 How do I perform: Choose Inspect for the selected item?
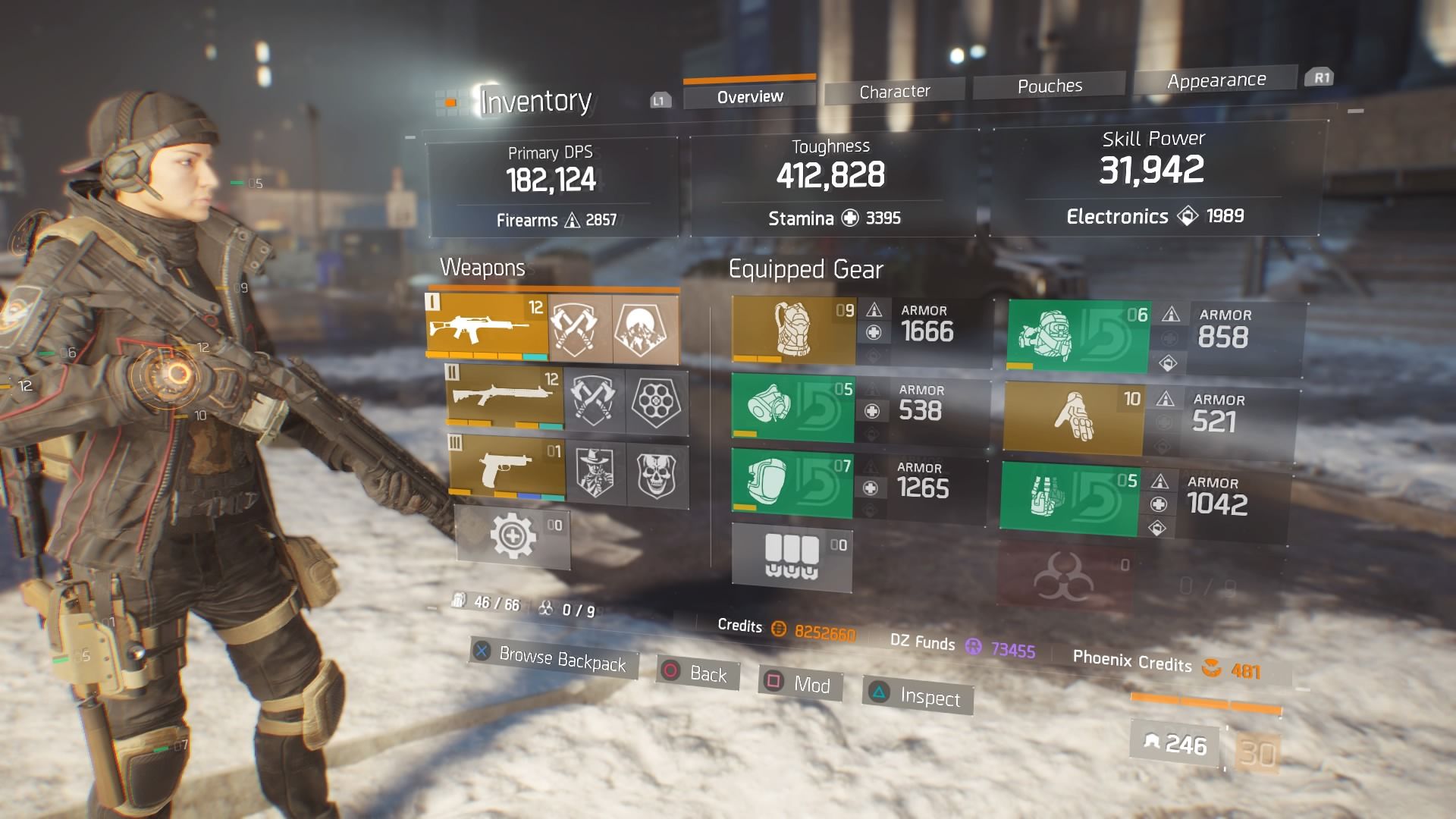coord(918,695)
